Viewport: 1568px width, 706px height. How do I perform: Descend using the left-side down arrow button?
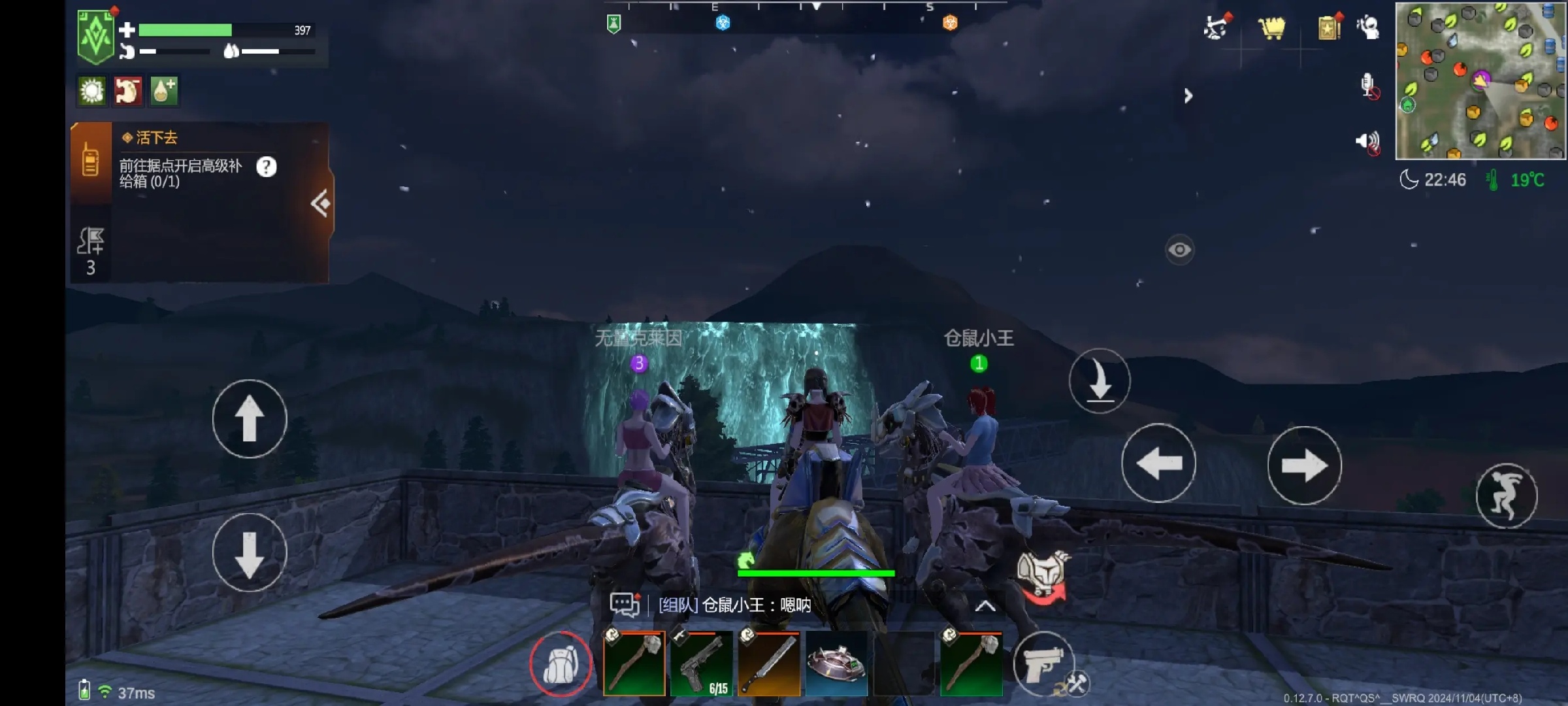250,553
